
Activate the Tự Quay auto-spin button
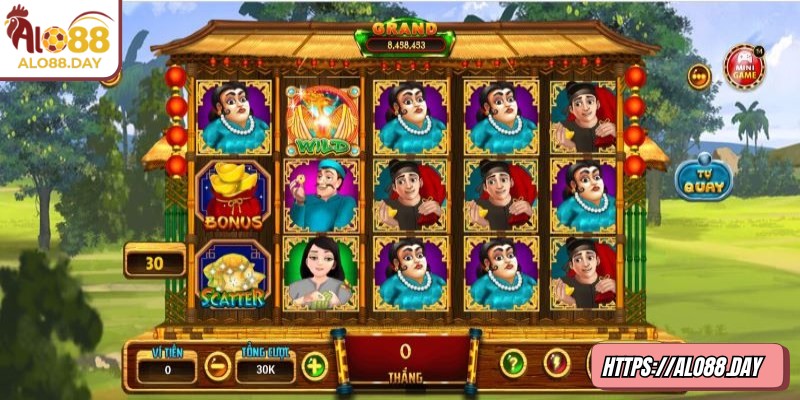click(x=703, y=179)
